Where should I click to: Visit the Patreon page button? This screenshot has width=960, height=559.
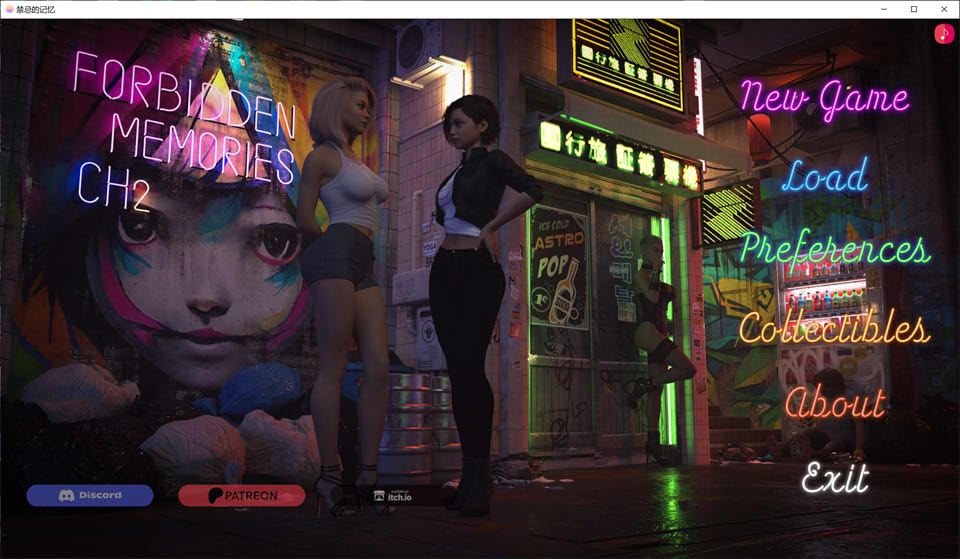click(x=241, y=495)
